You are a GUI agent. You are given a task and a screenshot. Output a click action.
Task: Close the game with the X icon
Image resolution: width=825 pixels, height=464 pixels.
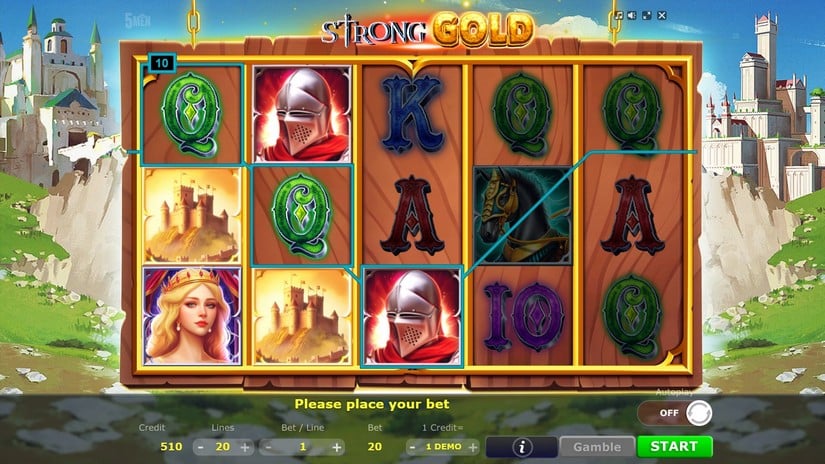point(661,16)
